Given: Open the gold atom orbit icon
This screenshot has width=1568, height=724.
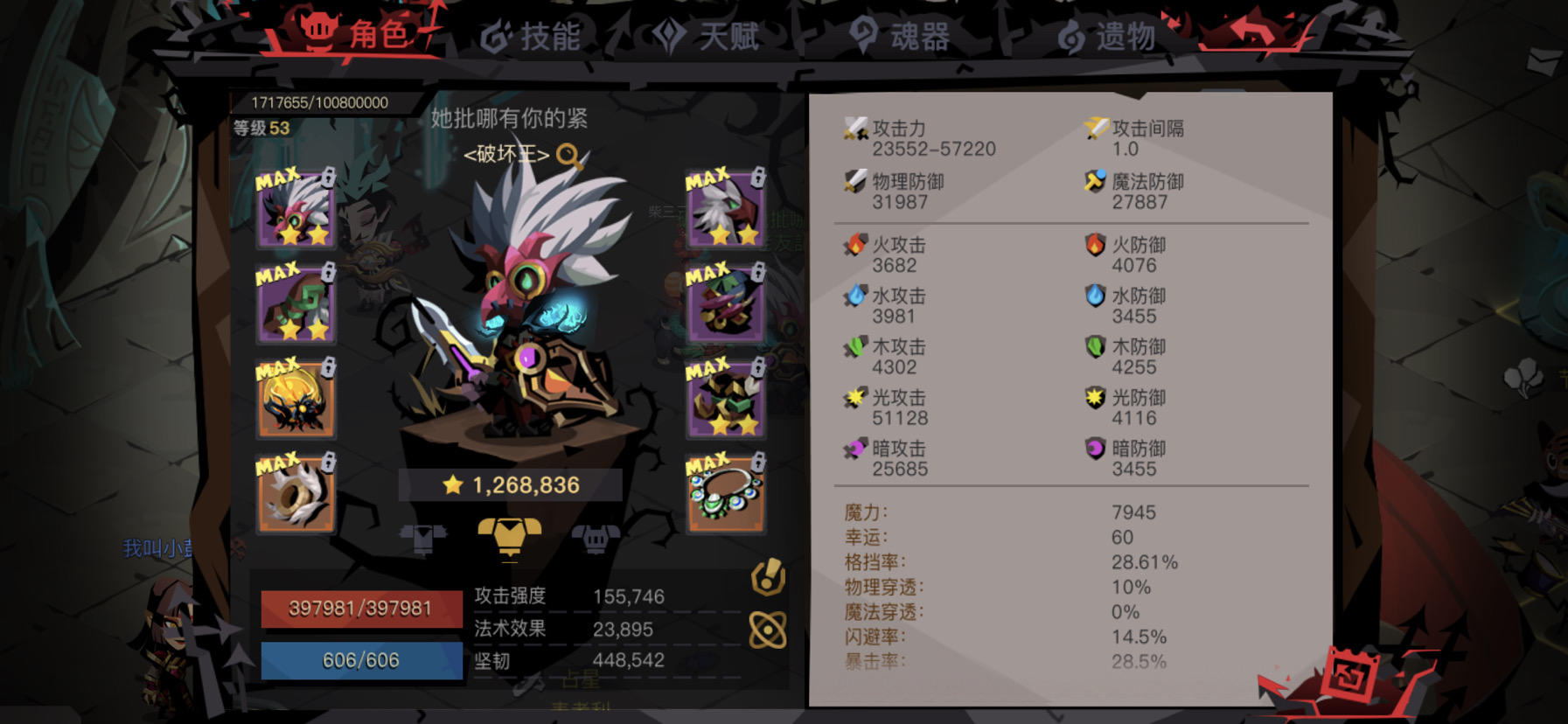Looking at the screenshot, I should coord(768,628).
